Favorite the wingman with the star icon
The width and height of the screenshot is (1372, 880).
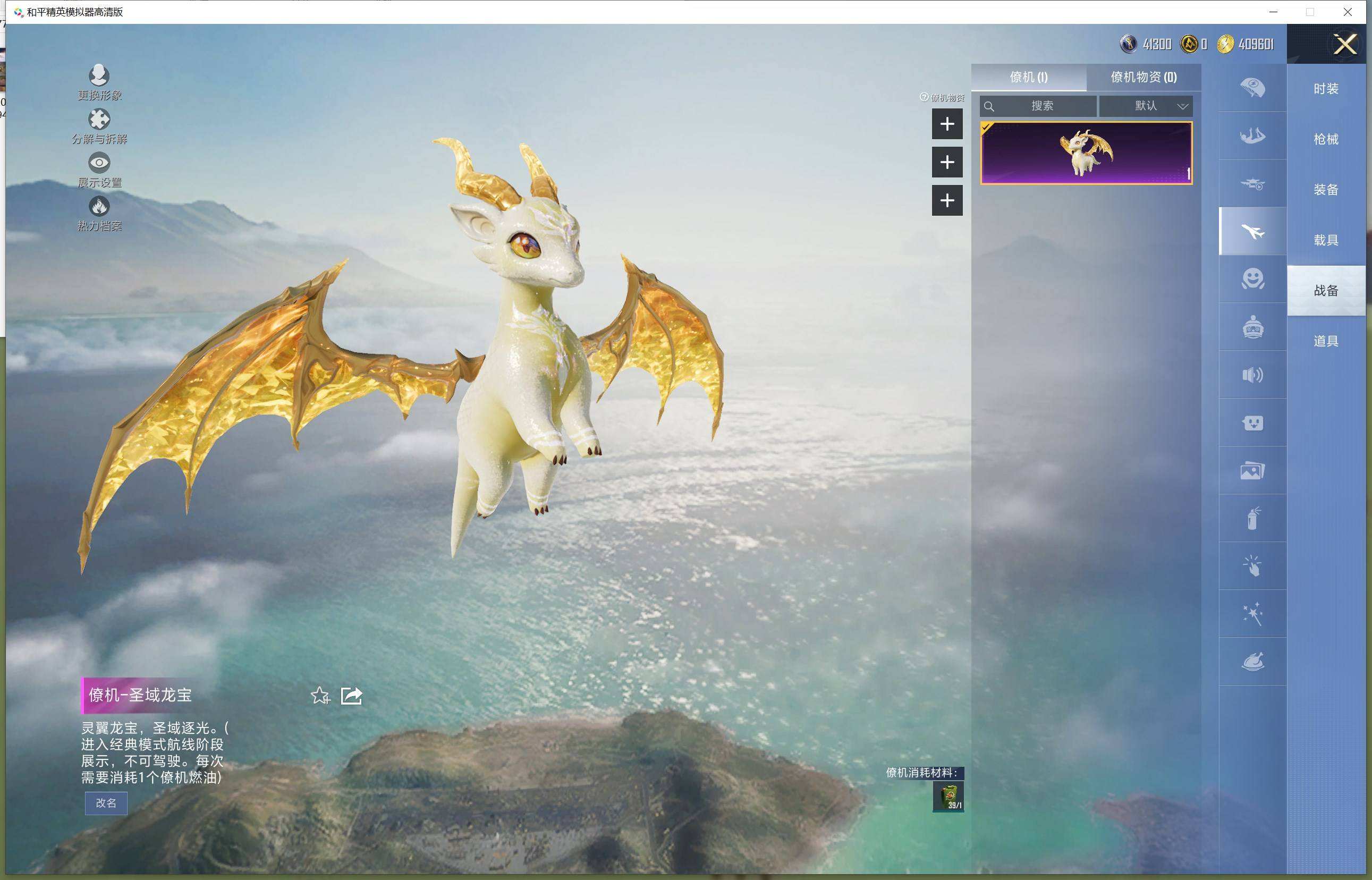click(x=320, y=696)
